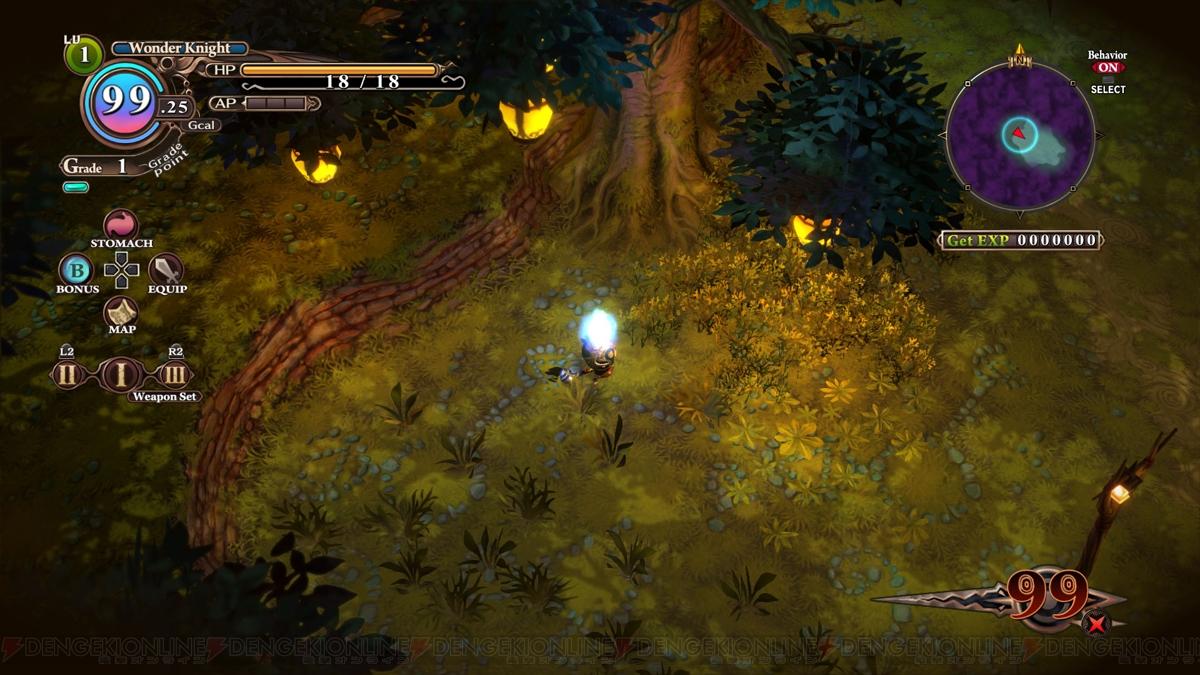
Task: Switch to weapon set II
Action: pos(67,375)
